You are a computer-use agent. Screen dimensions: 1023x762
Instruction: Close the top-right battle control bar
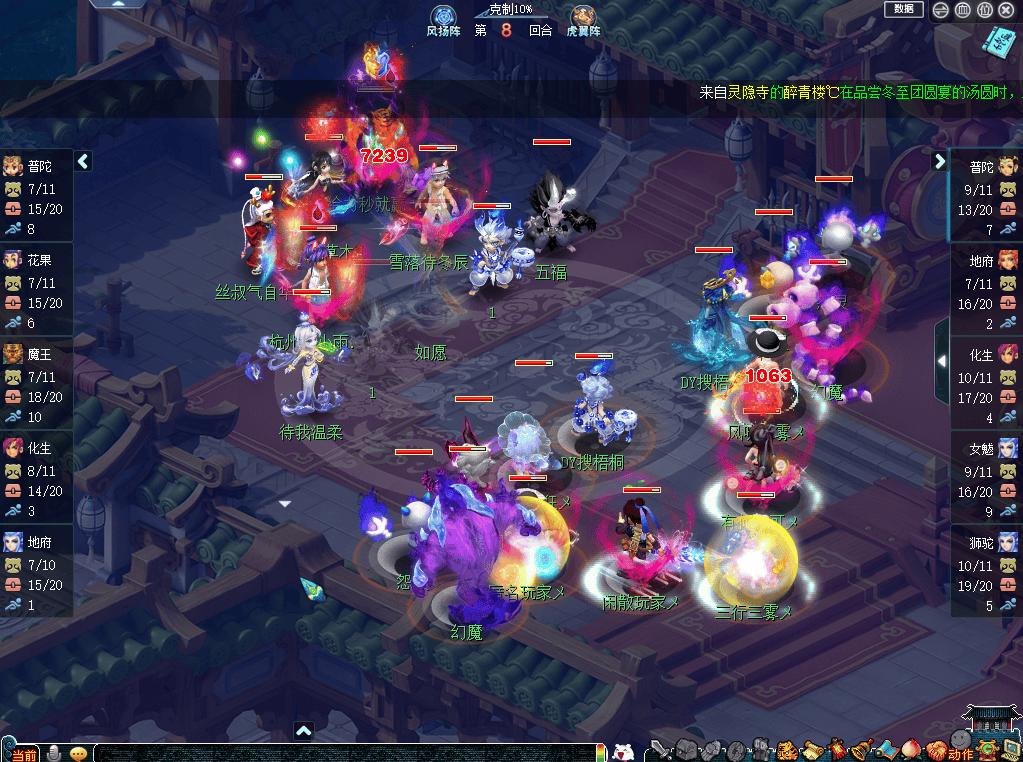click(x=1006, y=10)
